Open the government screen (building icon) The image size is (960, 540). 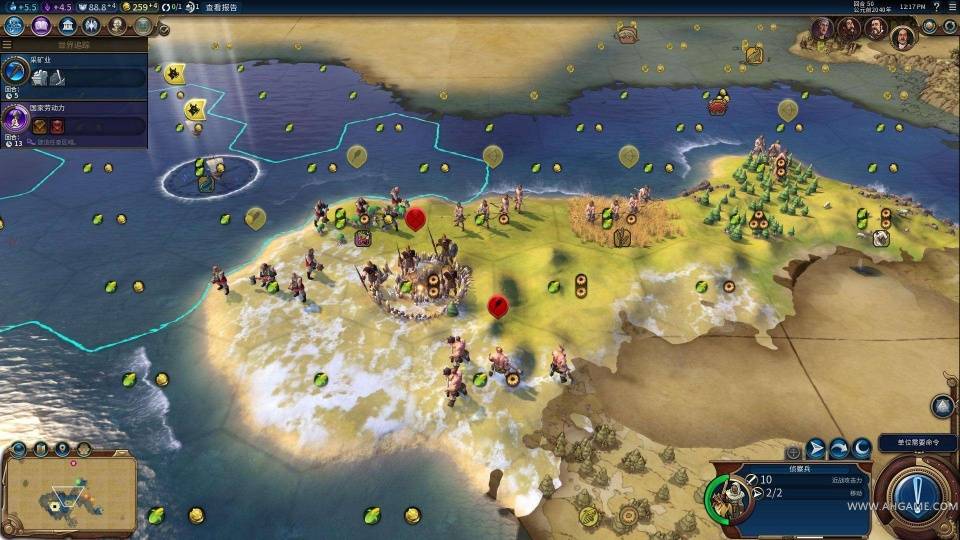(68, 26)
